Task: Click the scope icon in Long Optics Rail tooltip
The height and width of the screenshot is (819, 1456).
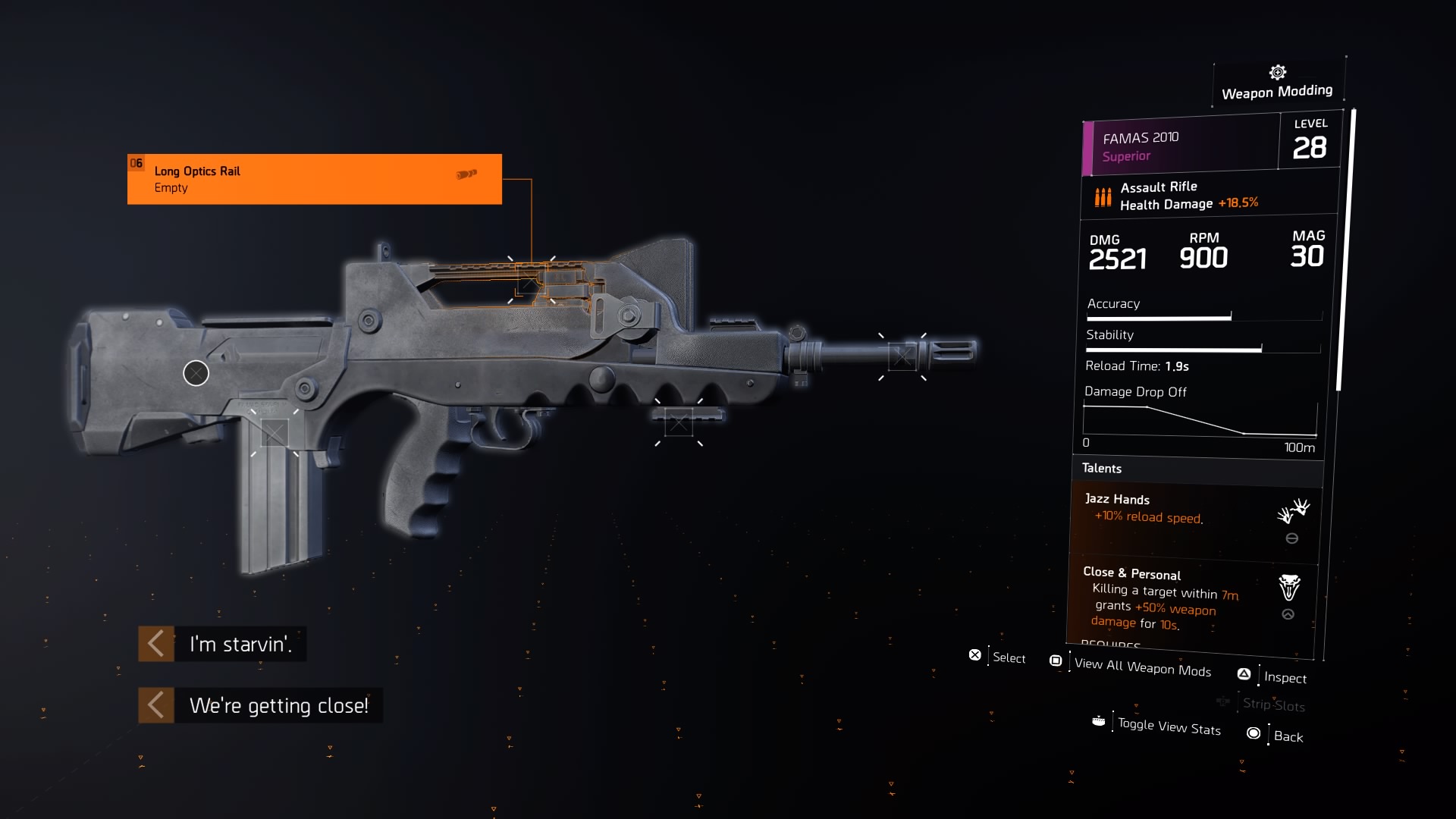Action: 466,172
